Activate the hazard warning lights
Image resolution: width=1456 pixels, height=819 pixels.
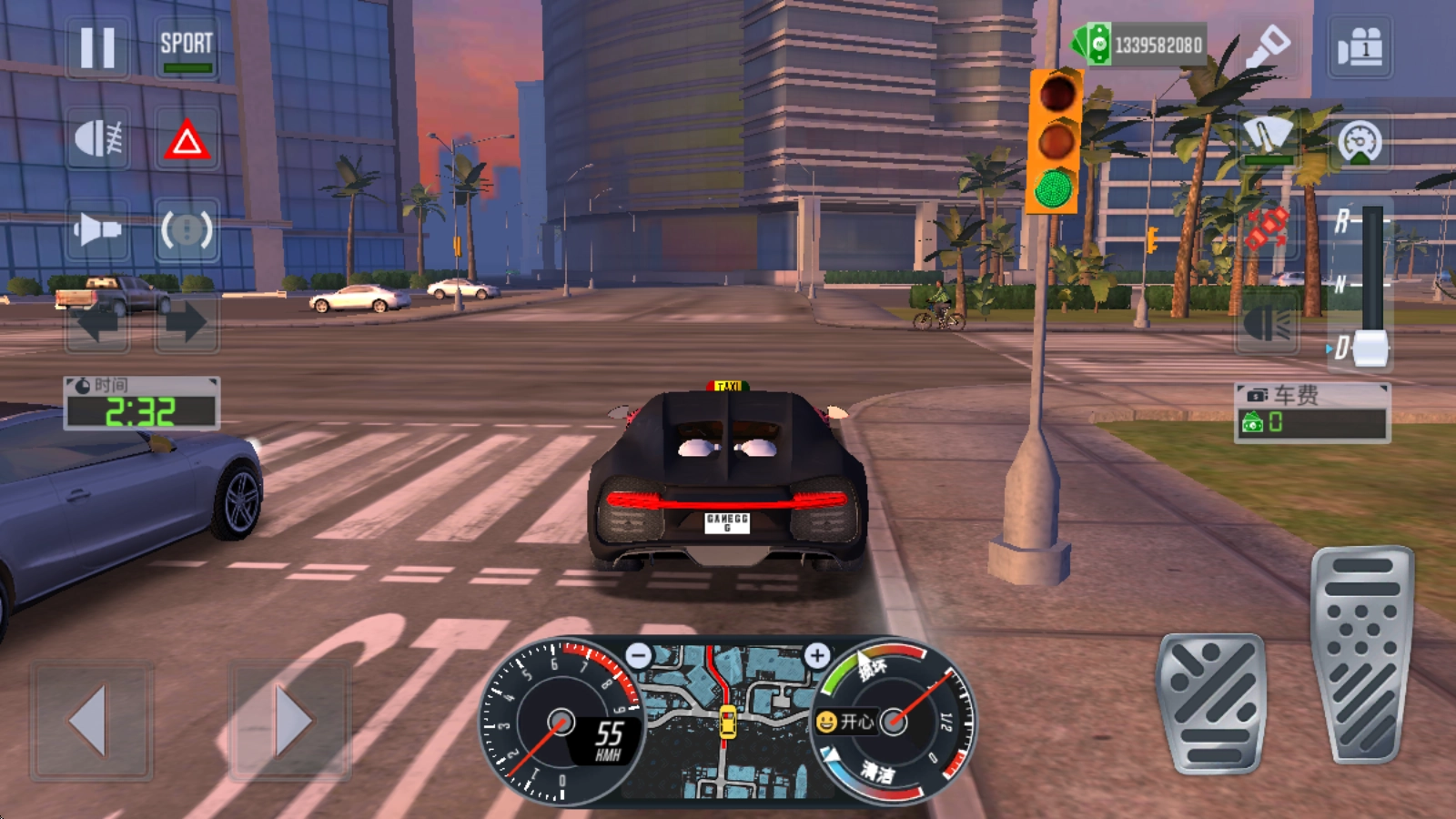(x=187, y=140)
